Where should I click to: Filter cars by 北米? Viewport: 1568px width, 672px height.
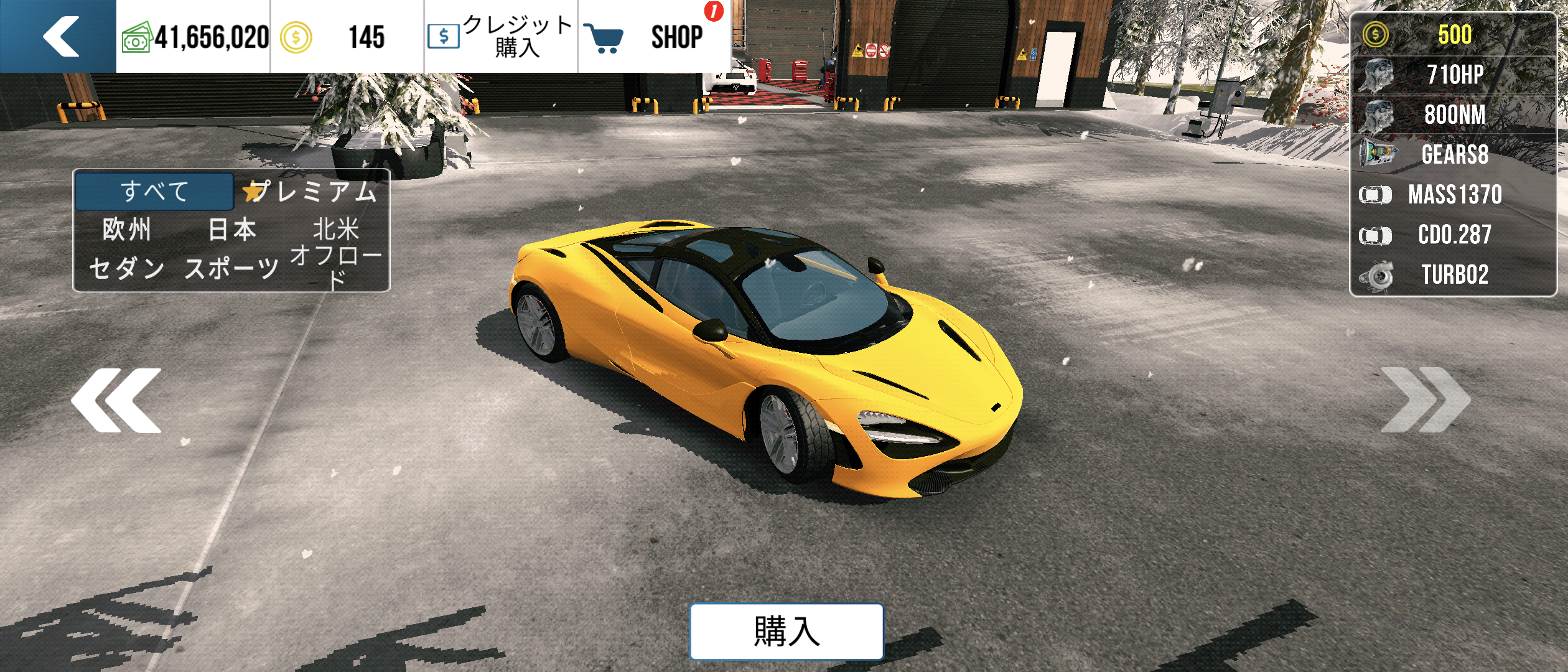(336, 230)
